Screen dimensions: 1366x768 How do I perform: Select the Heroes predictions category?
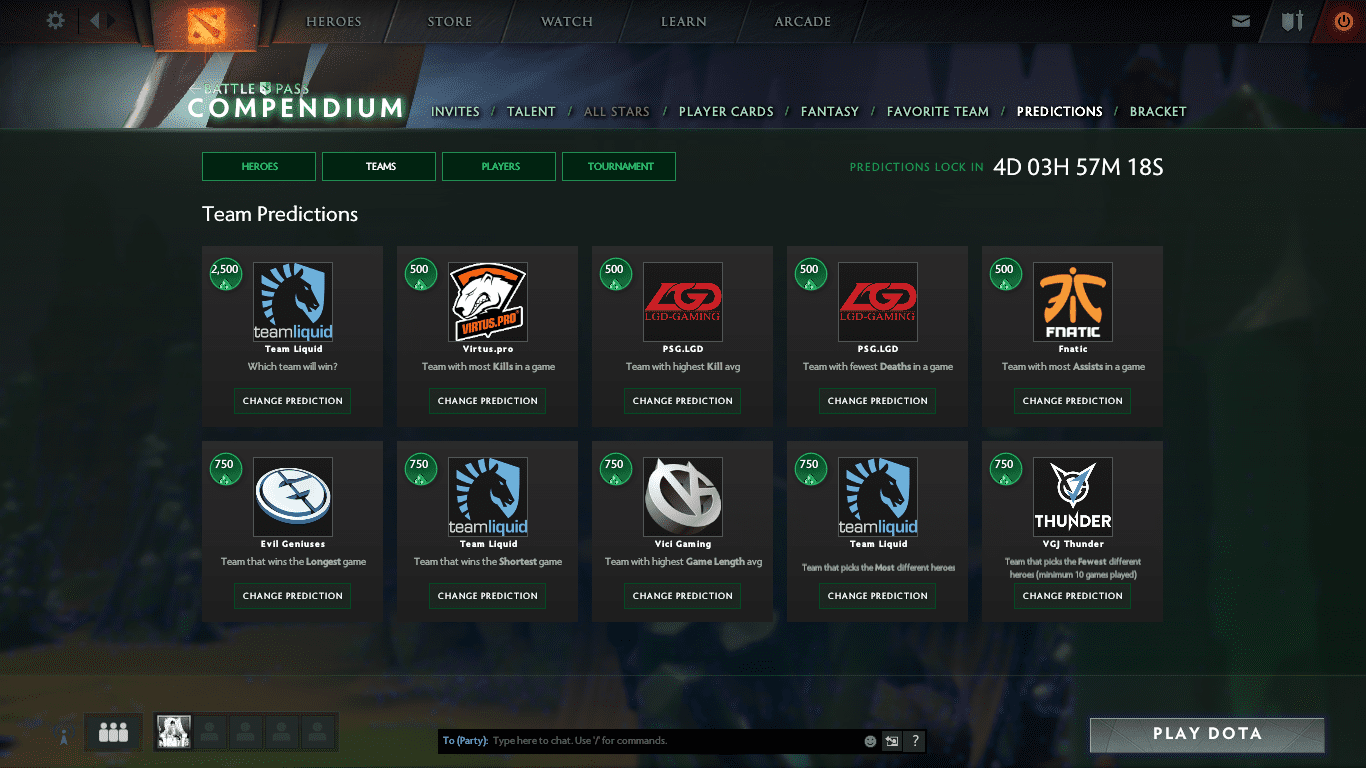click(x=259, y=167)
